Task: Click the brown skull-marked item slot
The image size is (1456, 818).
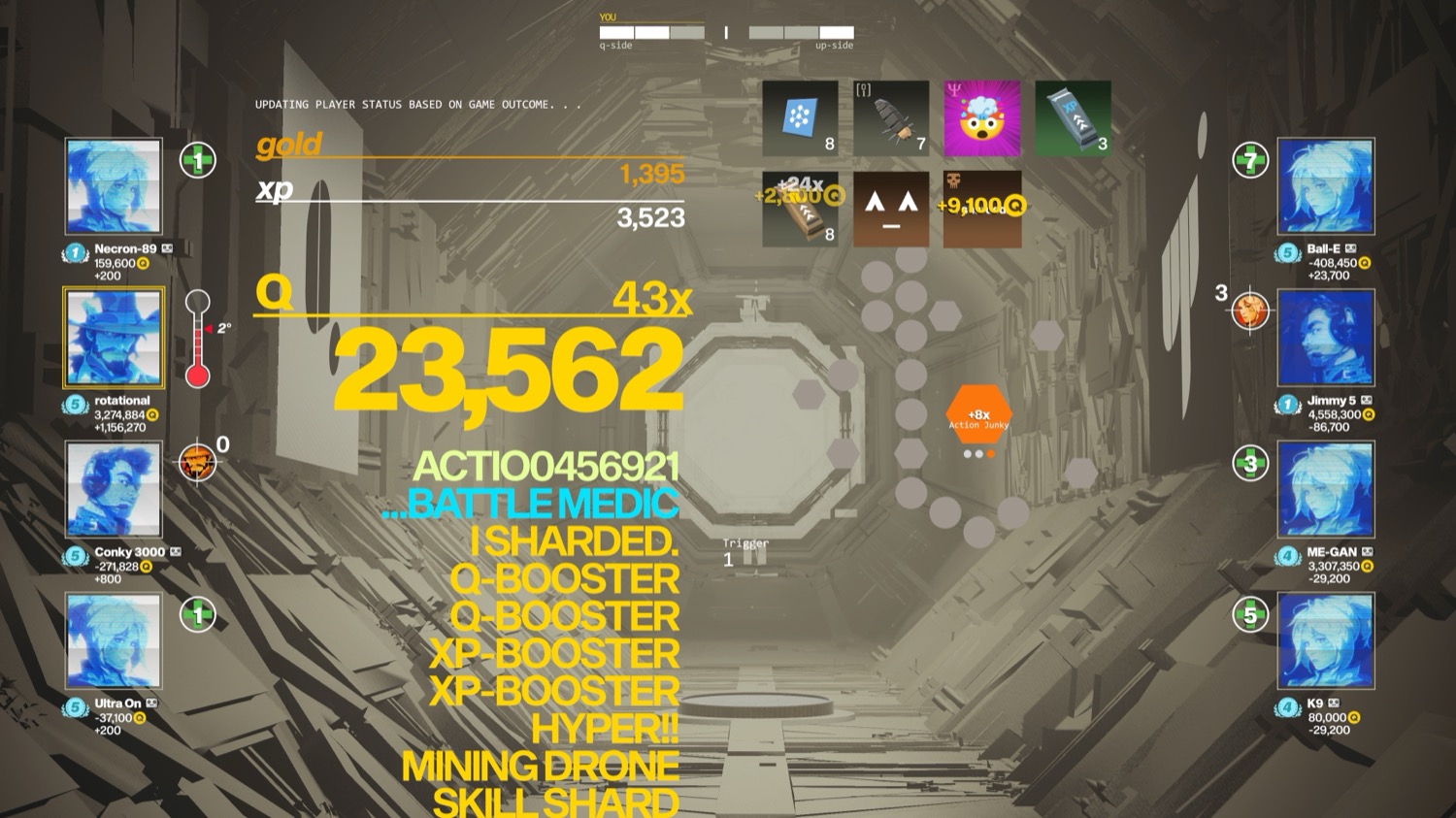Action: (981, 209)
